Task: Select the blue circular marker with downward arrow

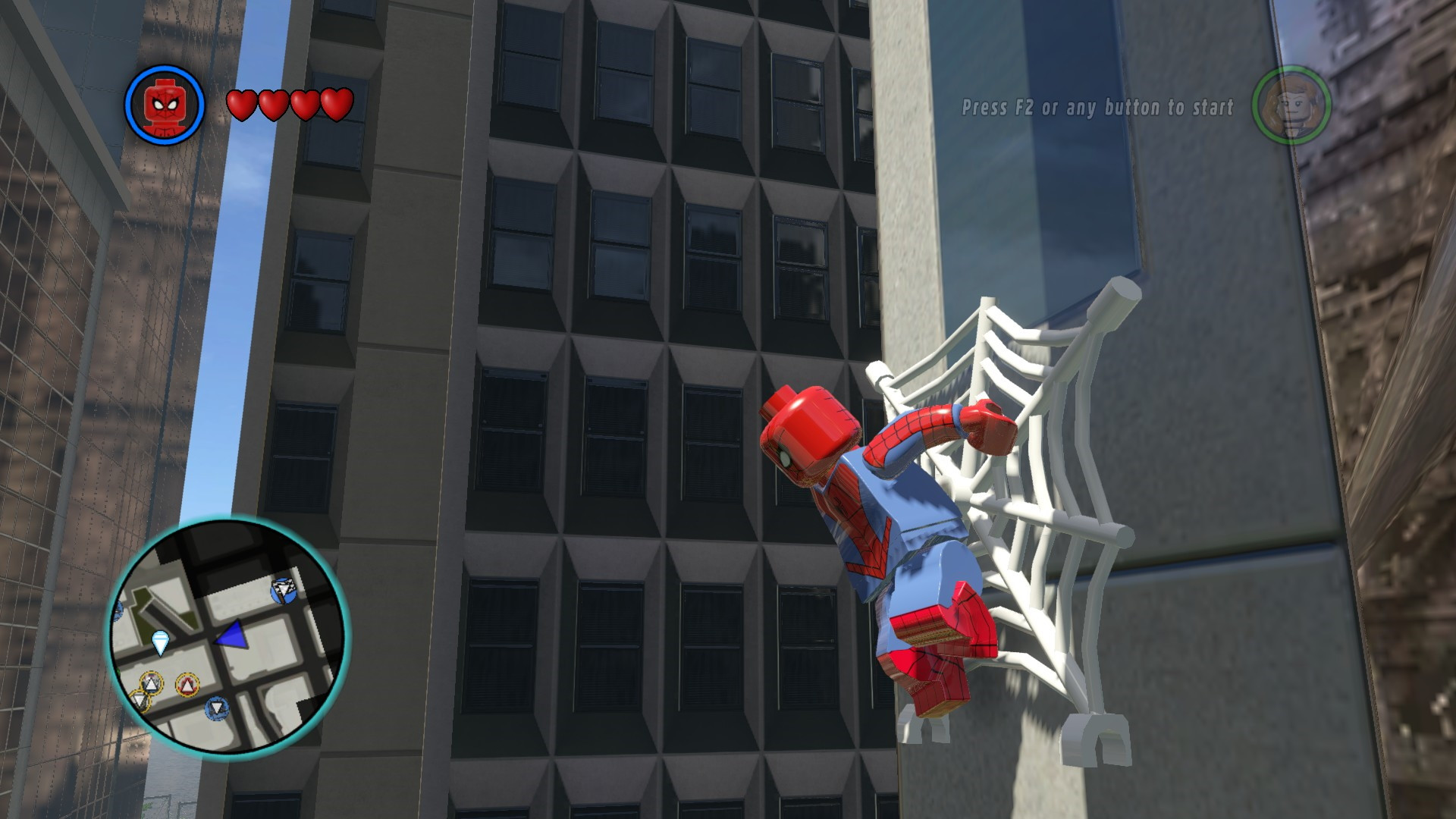Action: coord(217,708)
